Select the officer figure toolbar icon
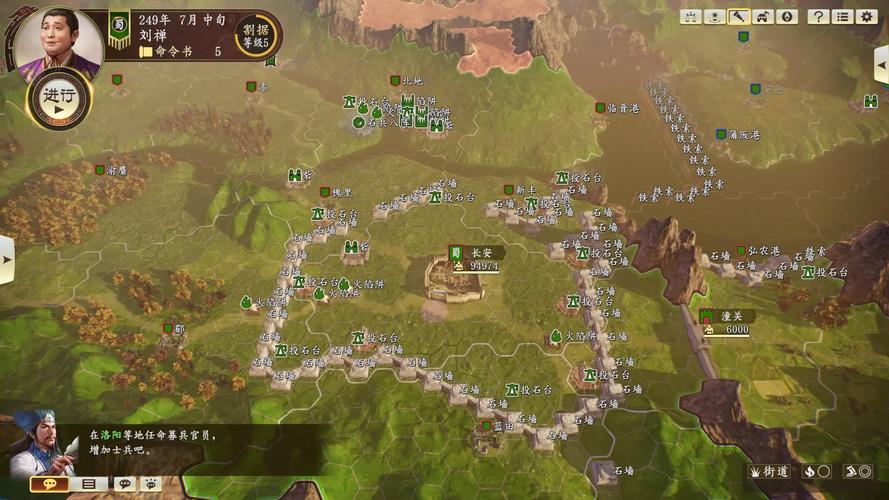 tap(714, 17)
